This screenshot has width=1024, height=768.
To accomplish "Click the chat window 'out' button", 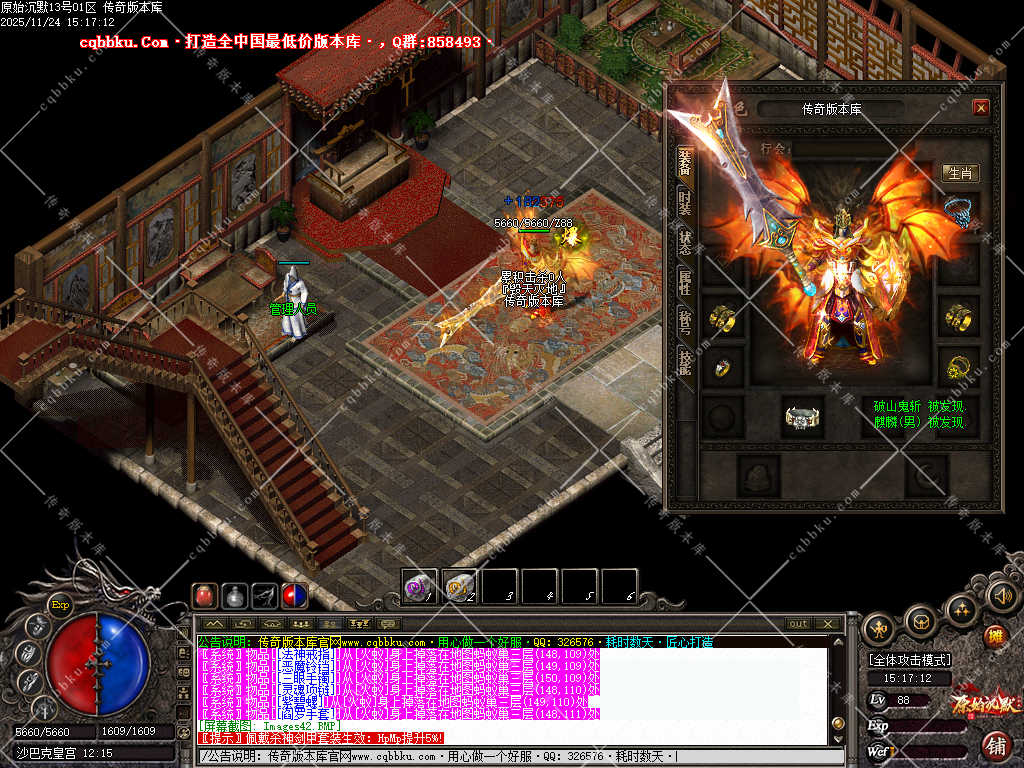I will (x=798, y=624).
